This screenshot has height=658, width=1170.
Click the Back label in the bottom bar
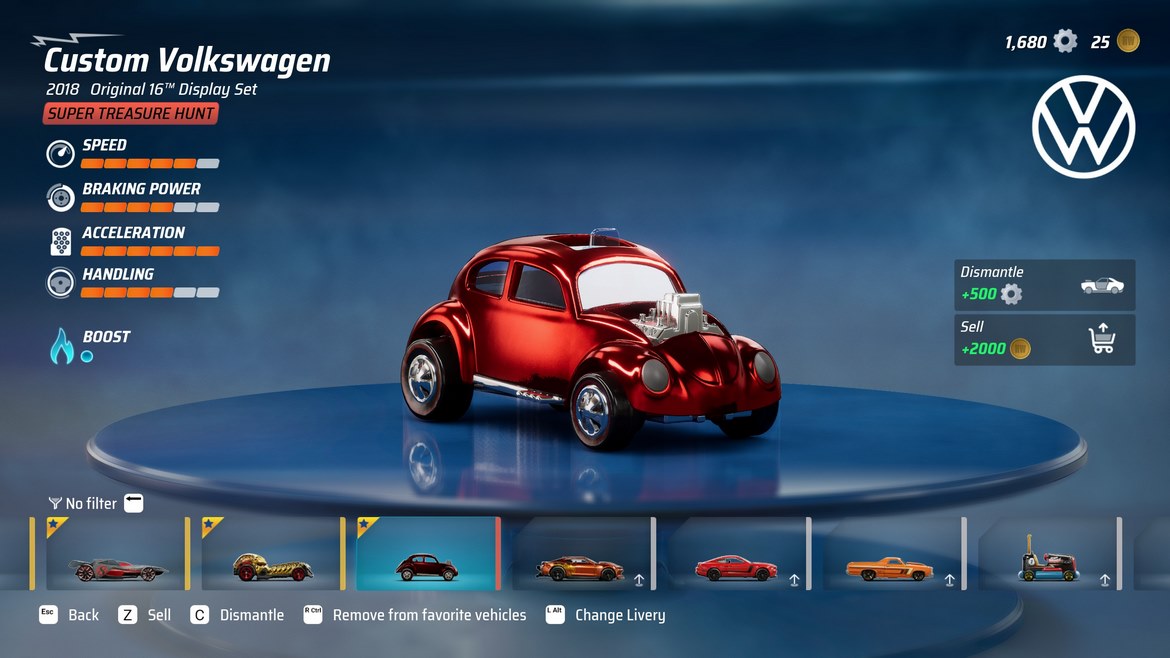[83, 615]
